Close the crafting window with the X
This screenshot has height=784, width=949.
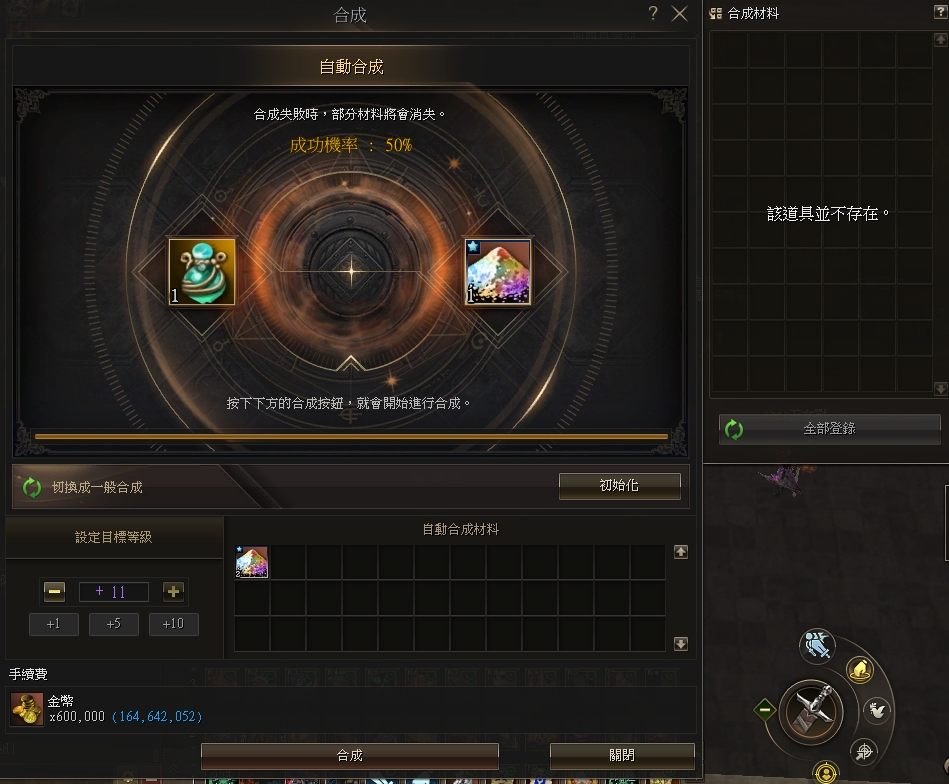(x=680, y=14)
